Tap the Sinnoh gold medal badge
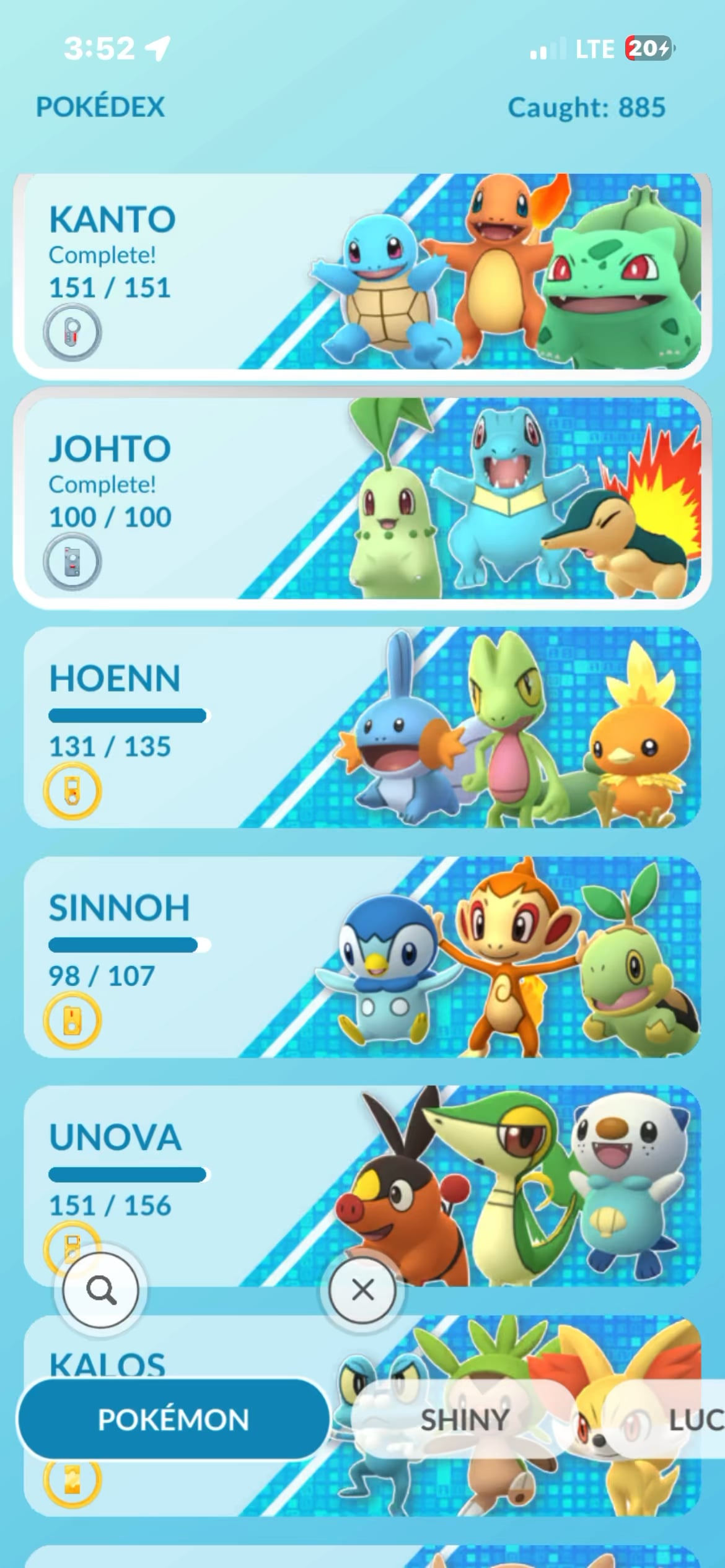Viewport: 725px width, 1568px height. (72, 1021)
